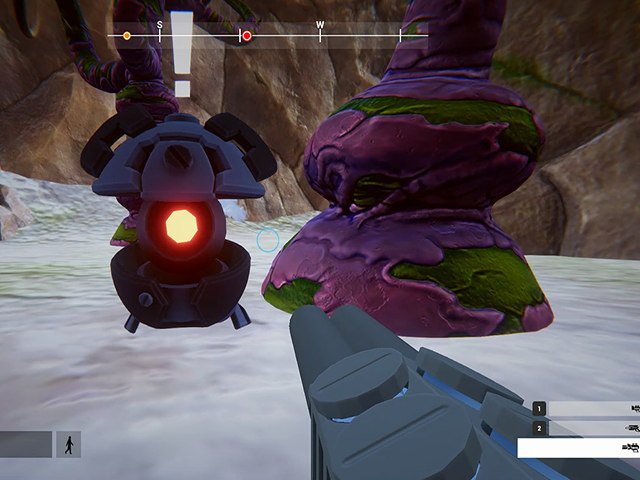Select the red marker on the compass
The image size is (640, 480).
[247, 36]
